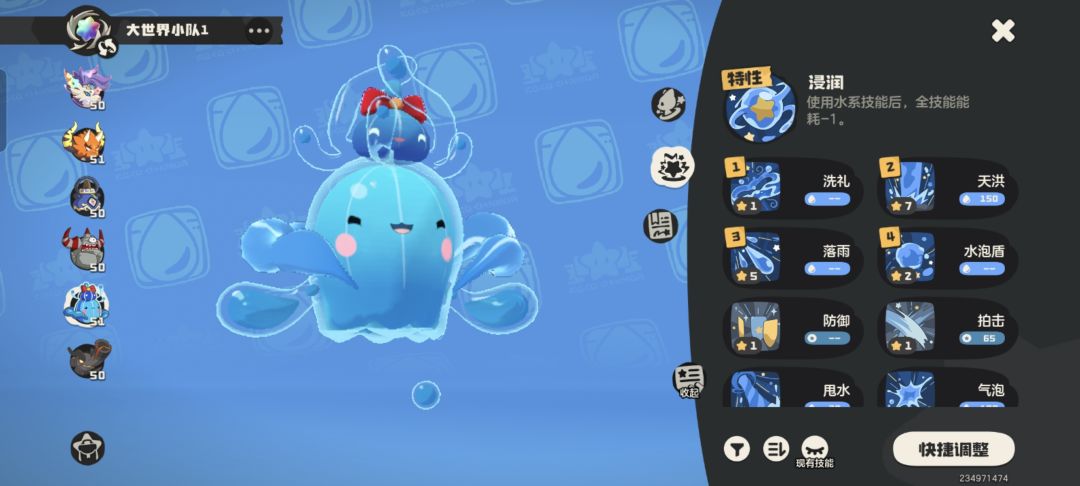Image resolution: width=1080 pixels, height=486 pixels.
Task: Select the 气泡 skill entry
Action: click(x=947, y=389)
